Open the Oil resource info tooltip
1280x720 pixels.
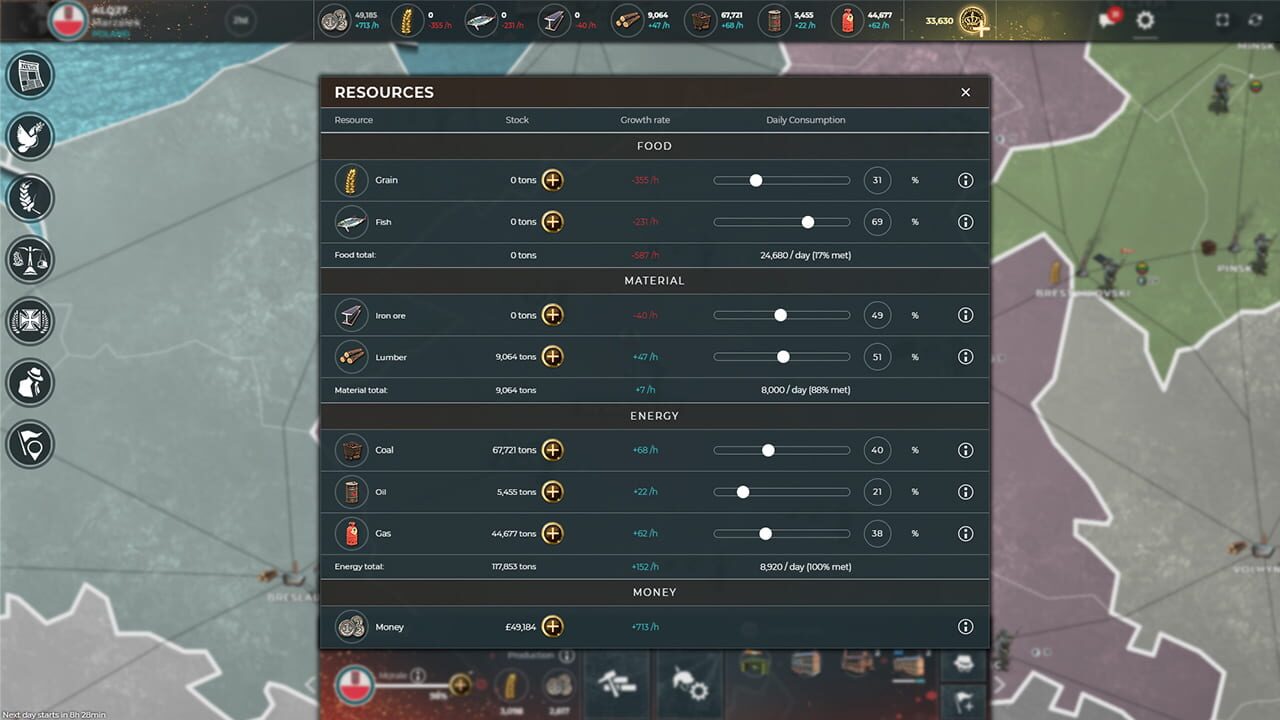tap(965, 492)
